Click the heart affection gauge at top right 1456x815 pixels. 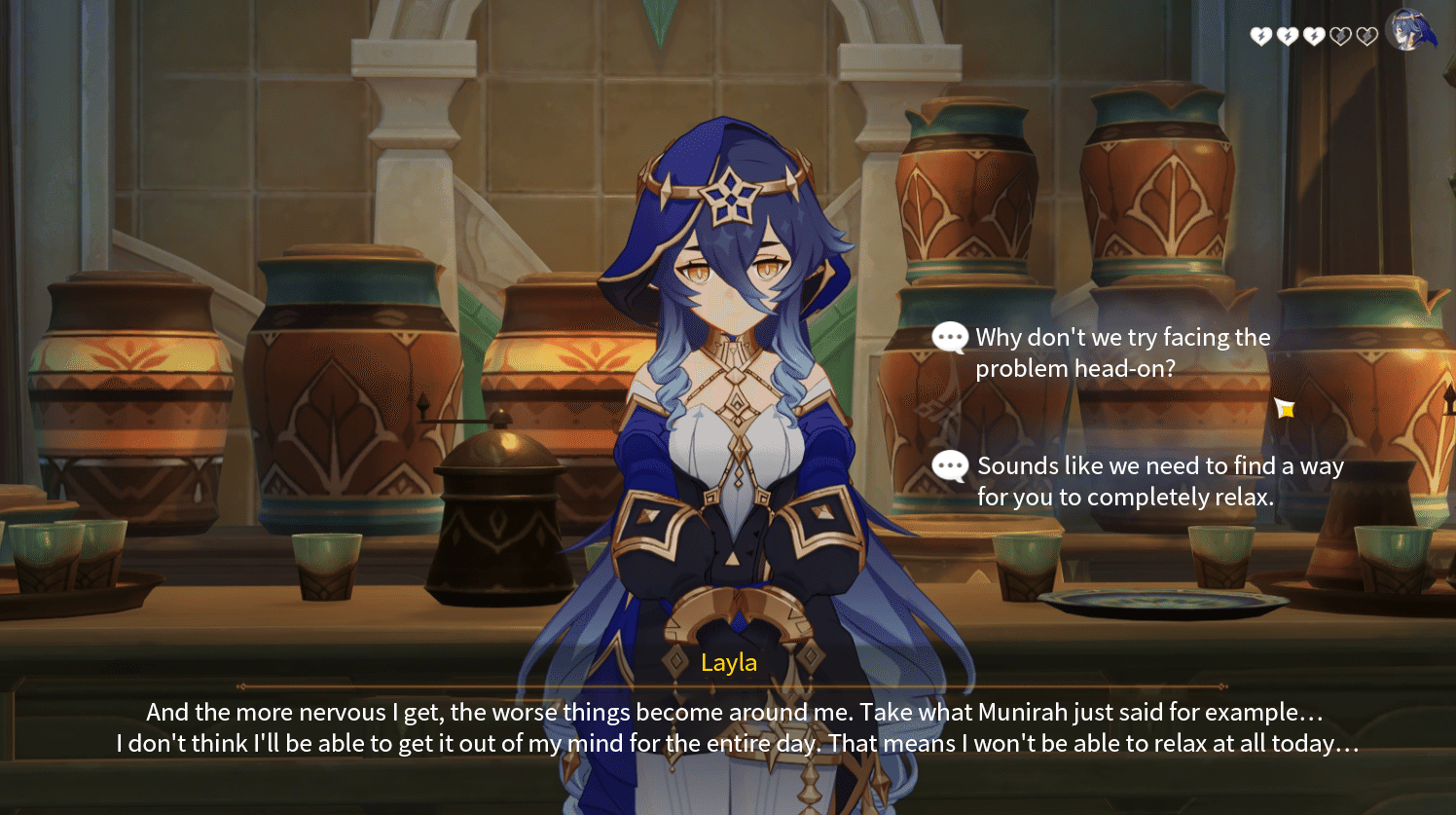1313,36
